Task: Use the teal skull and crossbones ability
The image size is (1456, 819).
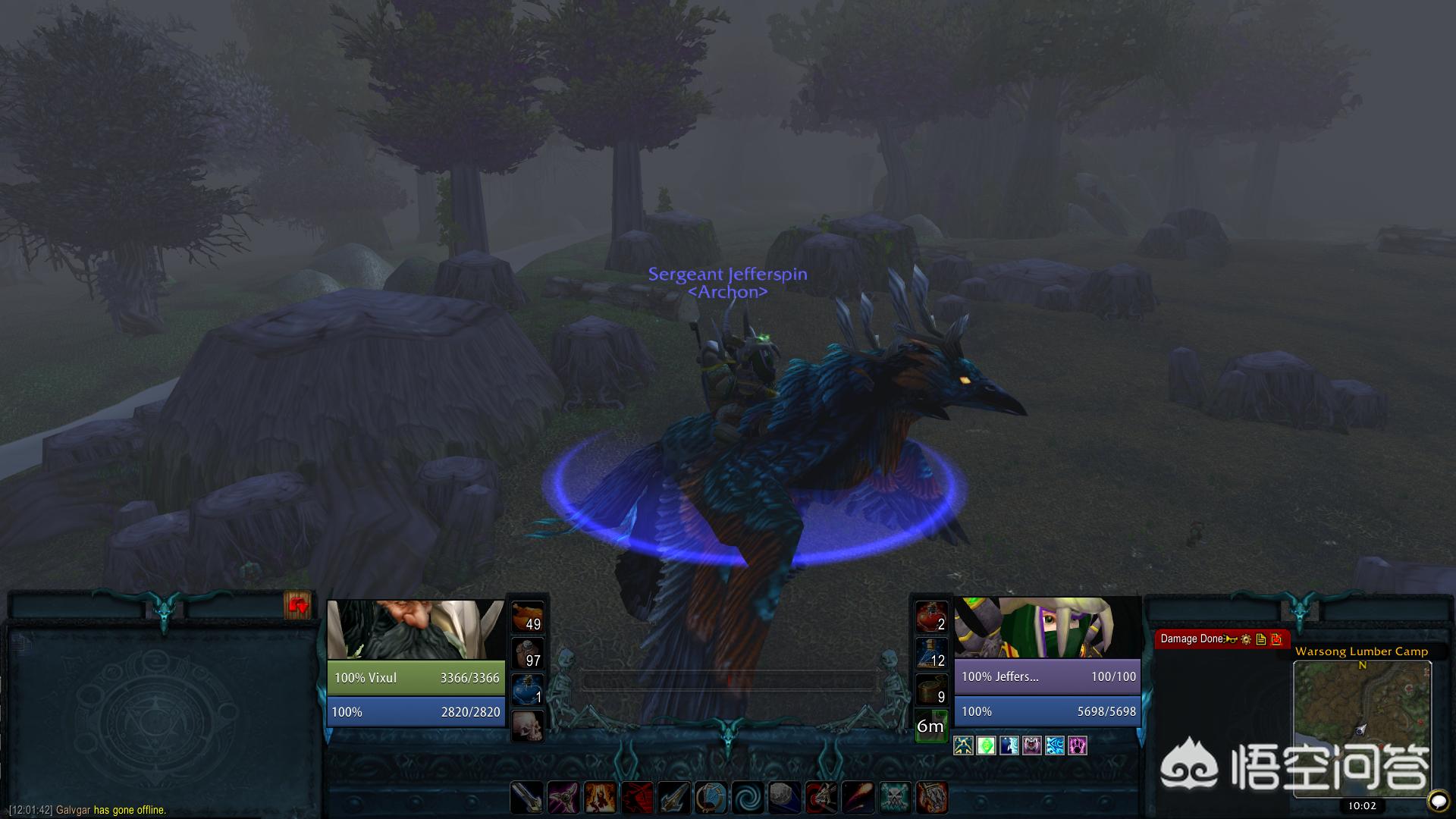Action: pyautogui.click(x=896, y=798)
